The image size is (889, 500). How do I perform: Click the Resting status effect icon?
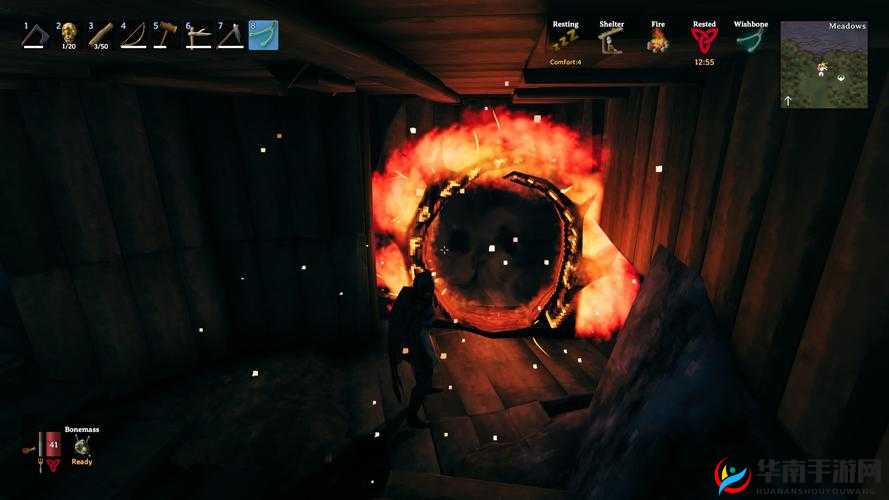point(565,40)
